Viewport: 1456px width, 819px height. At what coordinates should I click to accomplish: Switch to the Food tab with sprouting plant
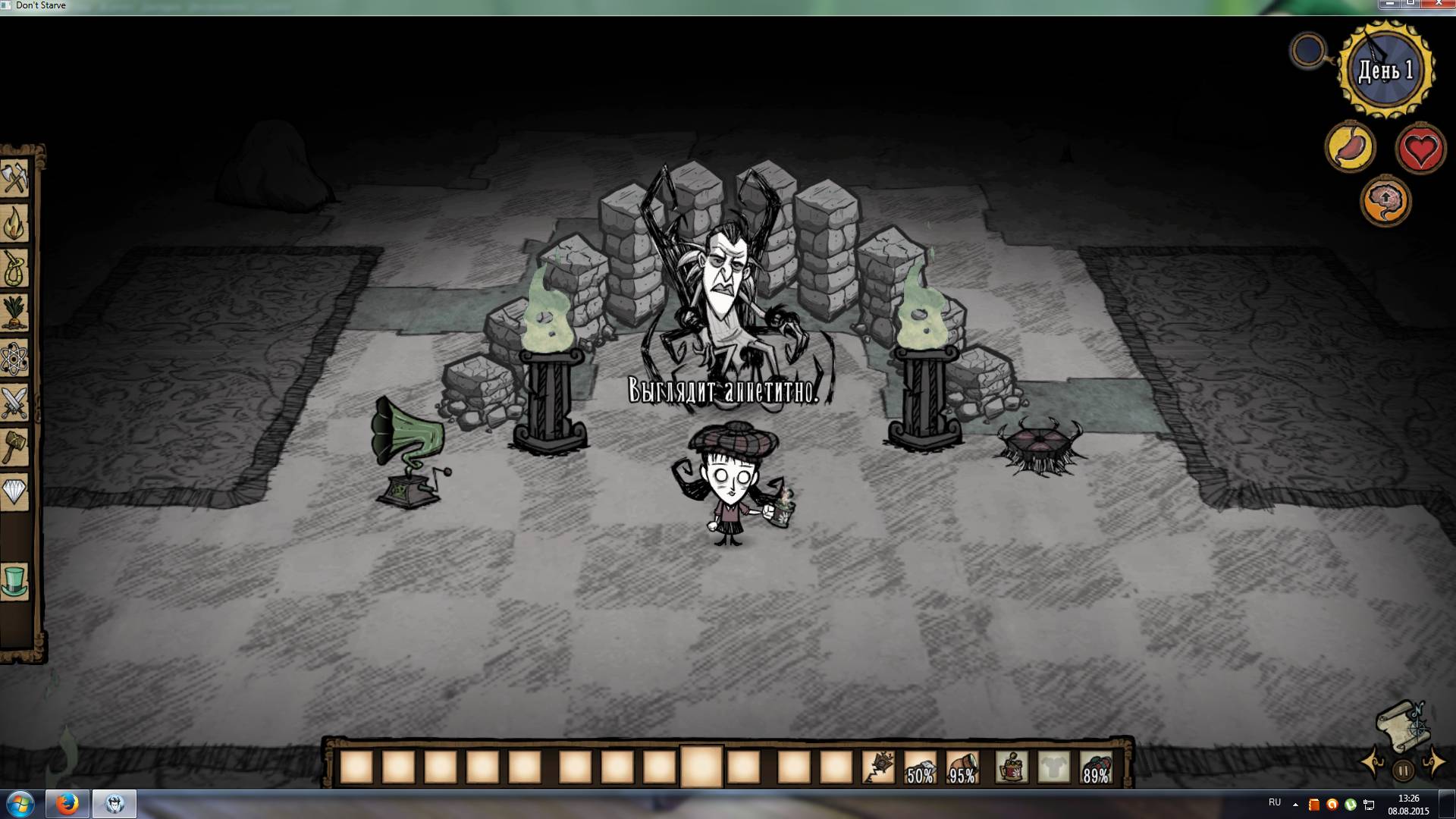[14, 312]
